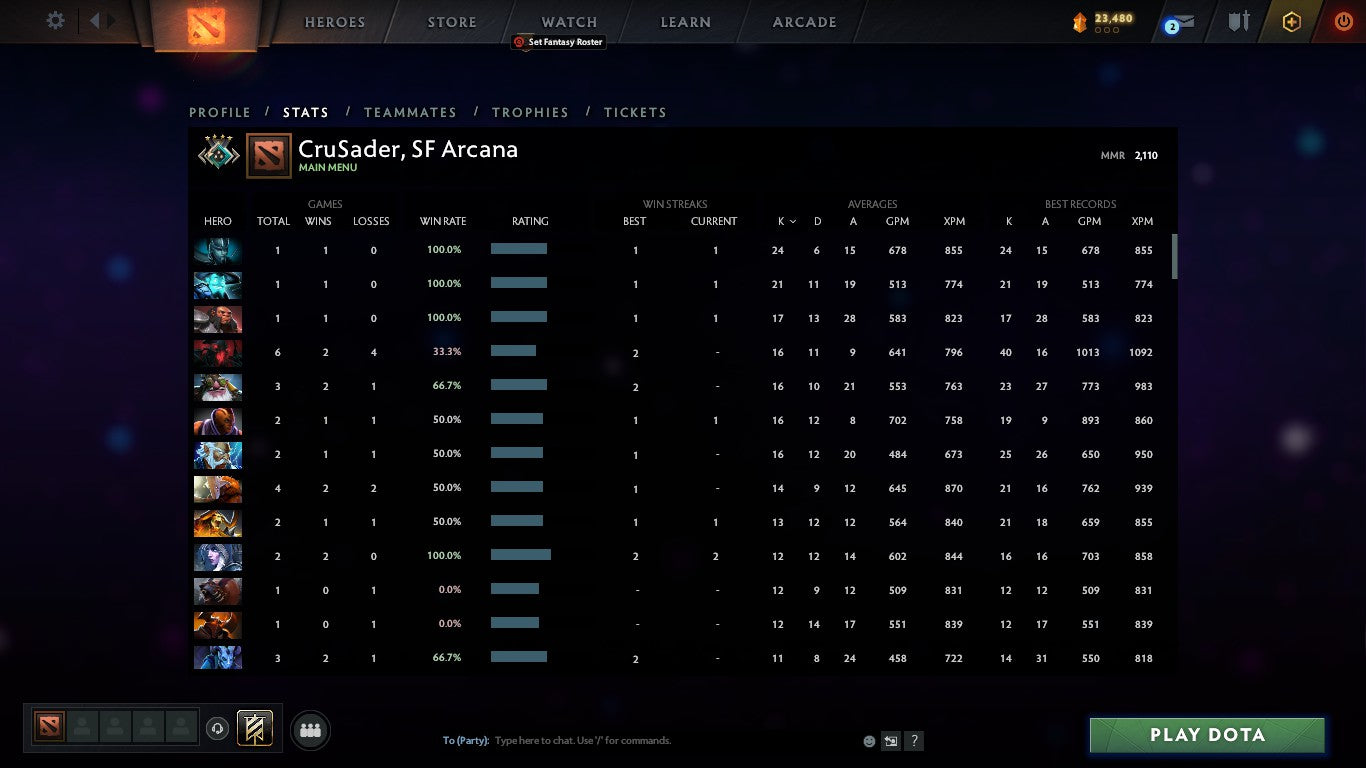This screenshot has width=1366, height=768.
Task: Select the Shadow Fiend hero portrait thumbnail
Action: (217, 352)
